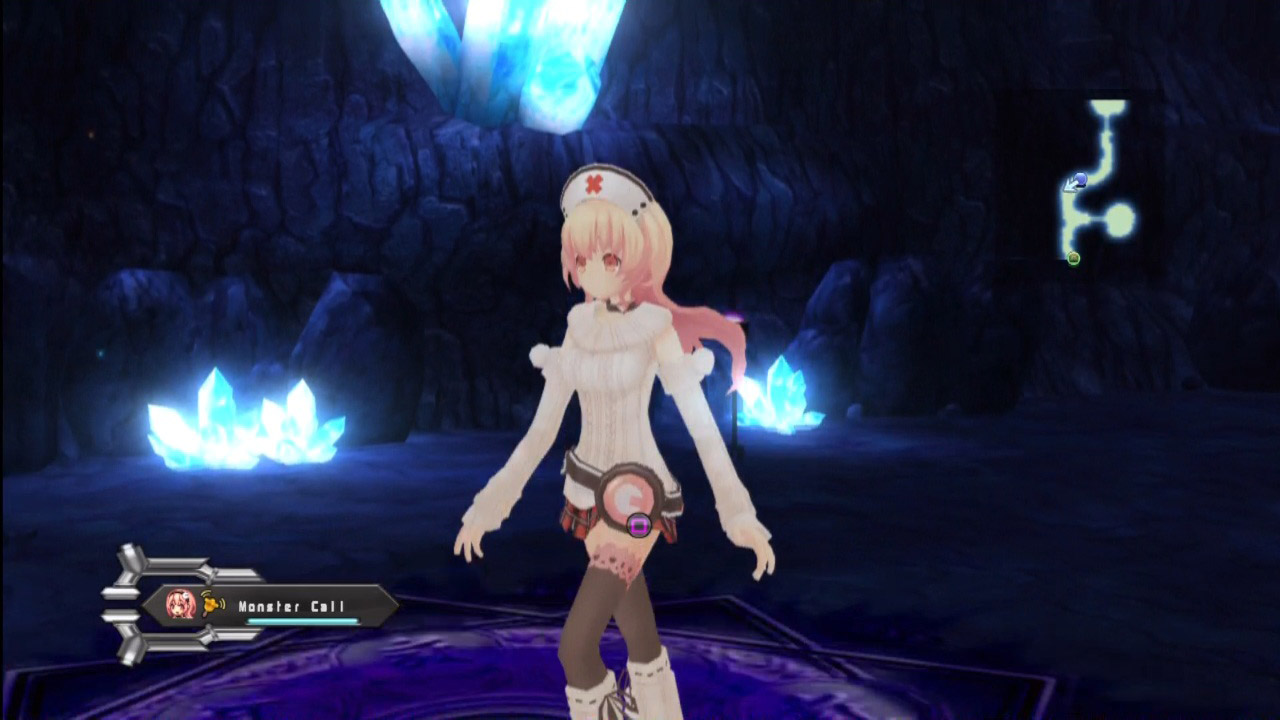
Task: Activate the Monster Call skill
Action: click(291, 606)
